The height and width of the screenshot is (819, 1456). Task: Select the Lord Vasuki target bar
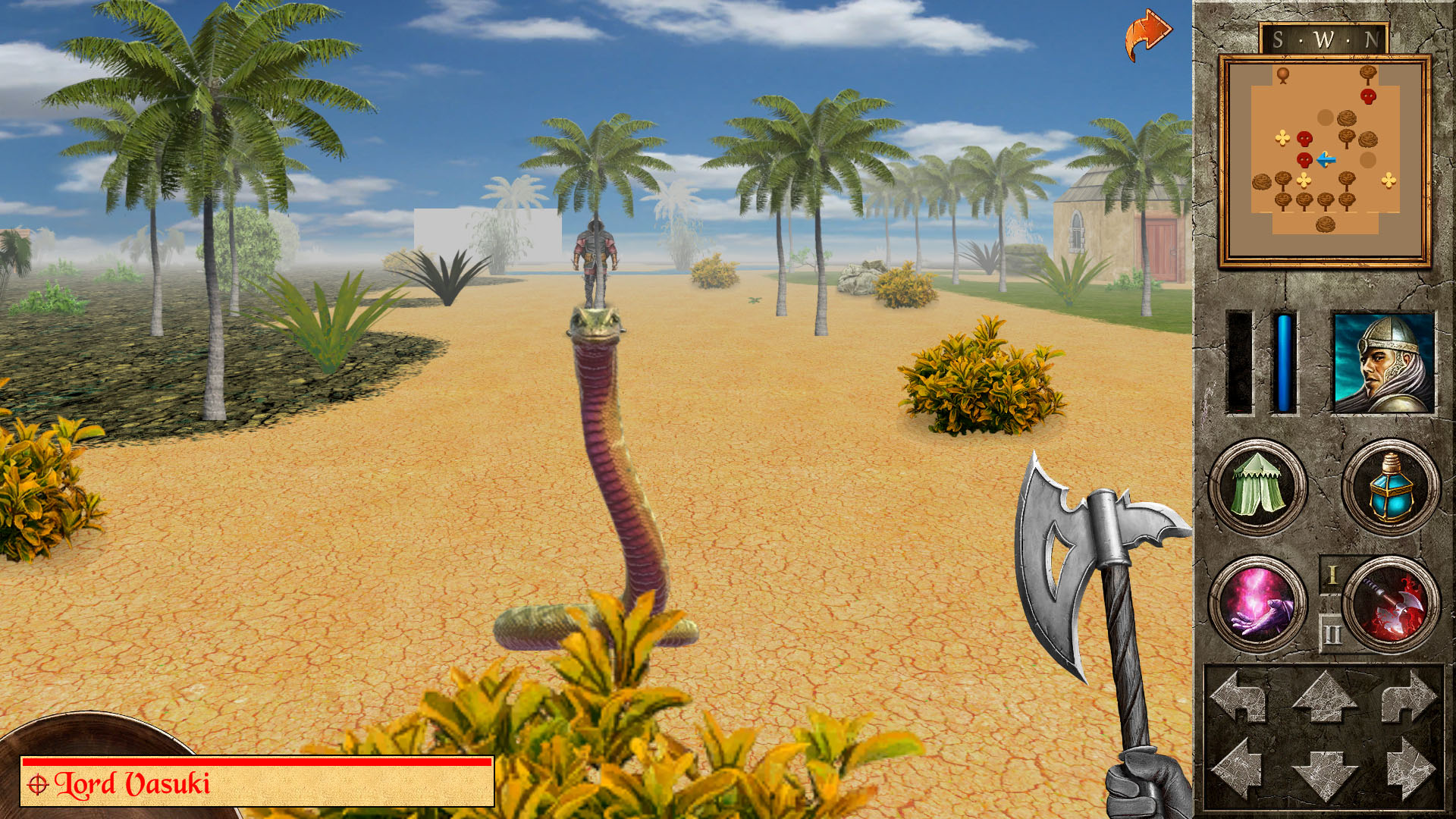[258, 782]
